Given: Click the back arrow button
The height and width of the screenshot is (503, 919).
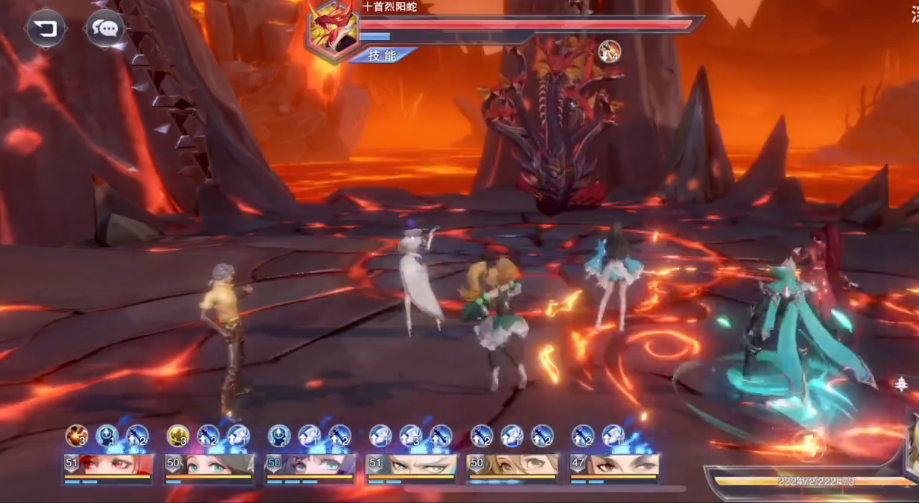Looking at the screenshot, I should click(45, 28).
